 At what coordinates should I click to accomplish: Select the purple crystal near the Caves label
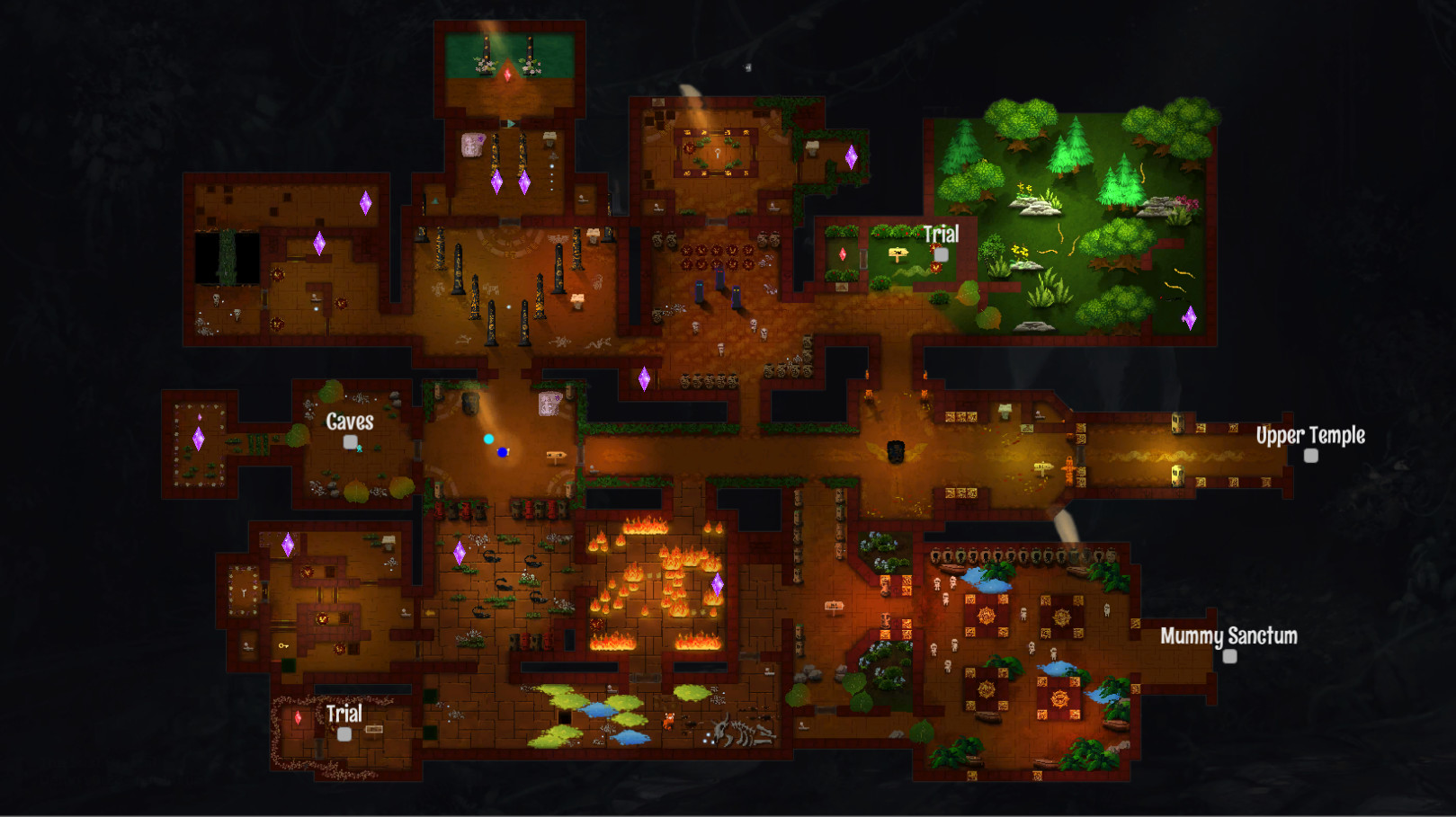[289, 543]
